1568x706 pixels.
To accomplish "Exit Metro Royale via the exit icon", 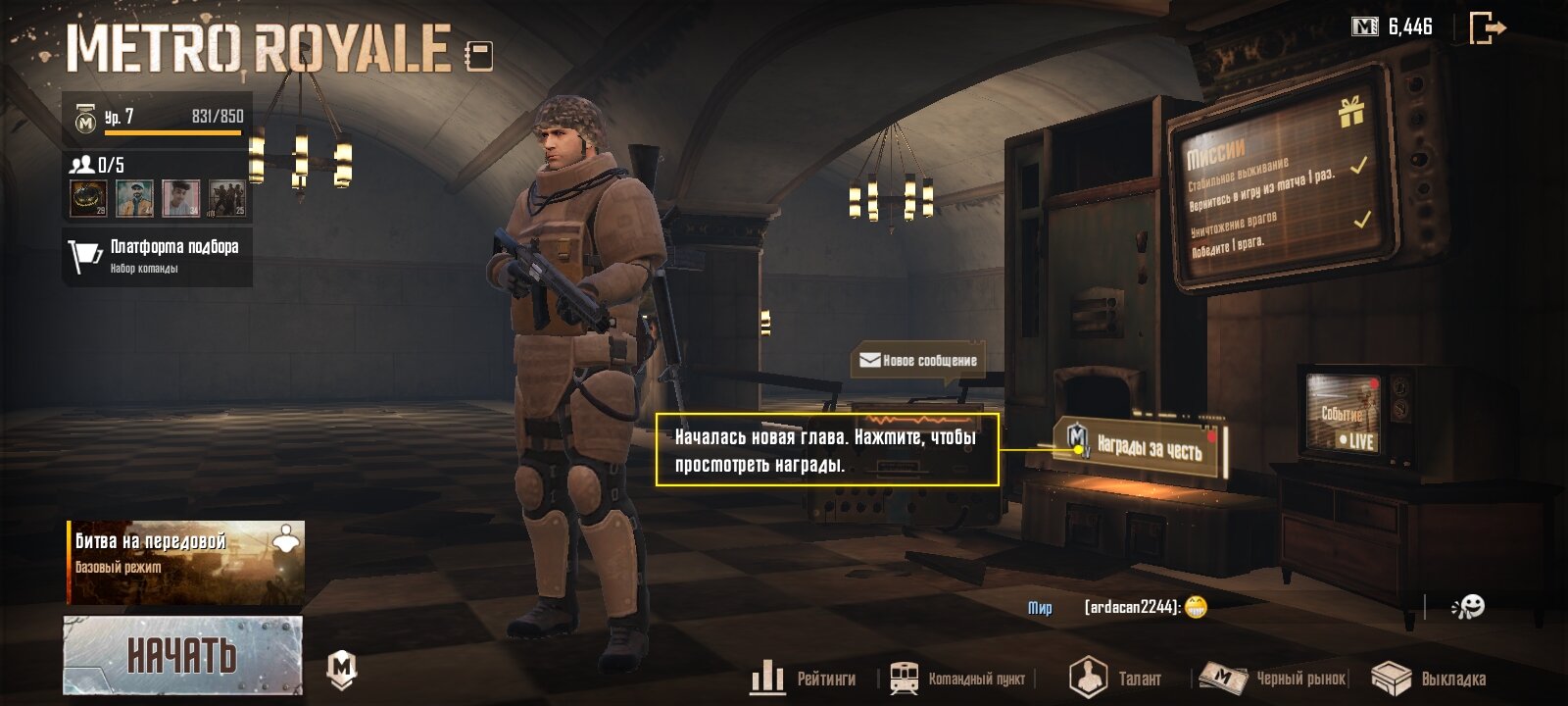I will (1487, 27).
